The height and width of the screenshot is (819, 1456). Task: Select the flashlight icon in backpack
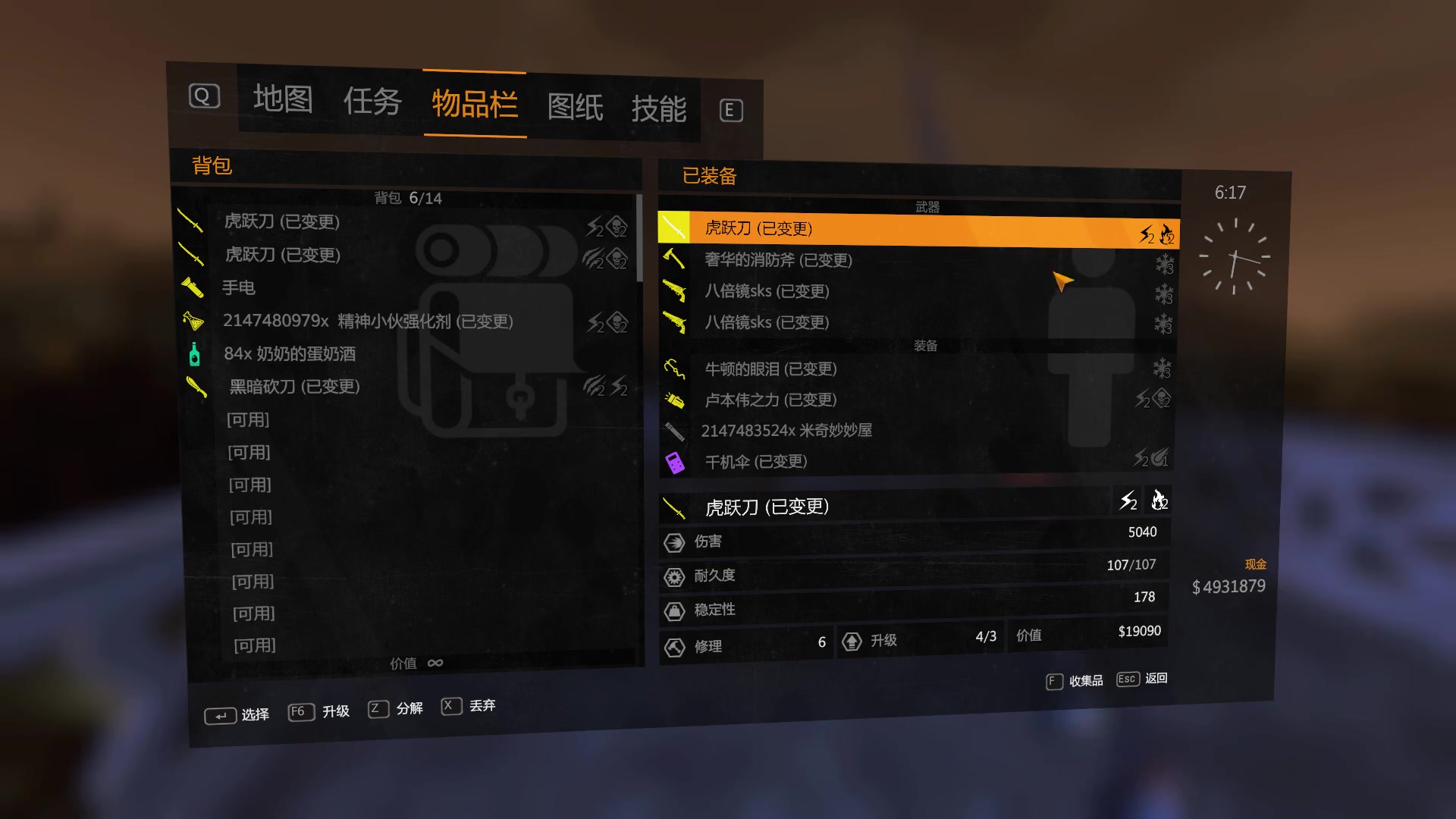pos(193,288)
